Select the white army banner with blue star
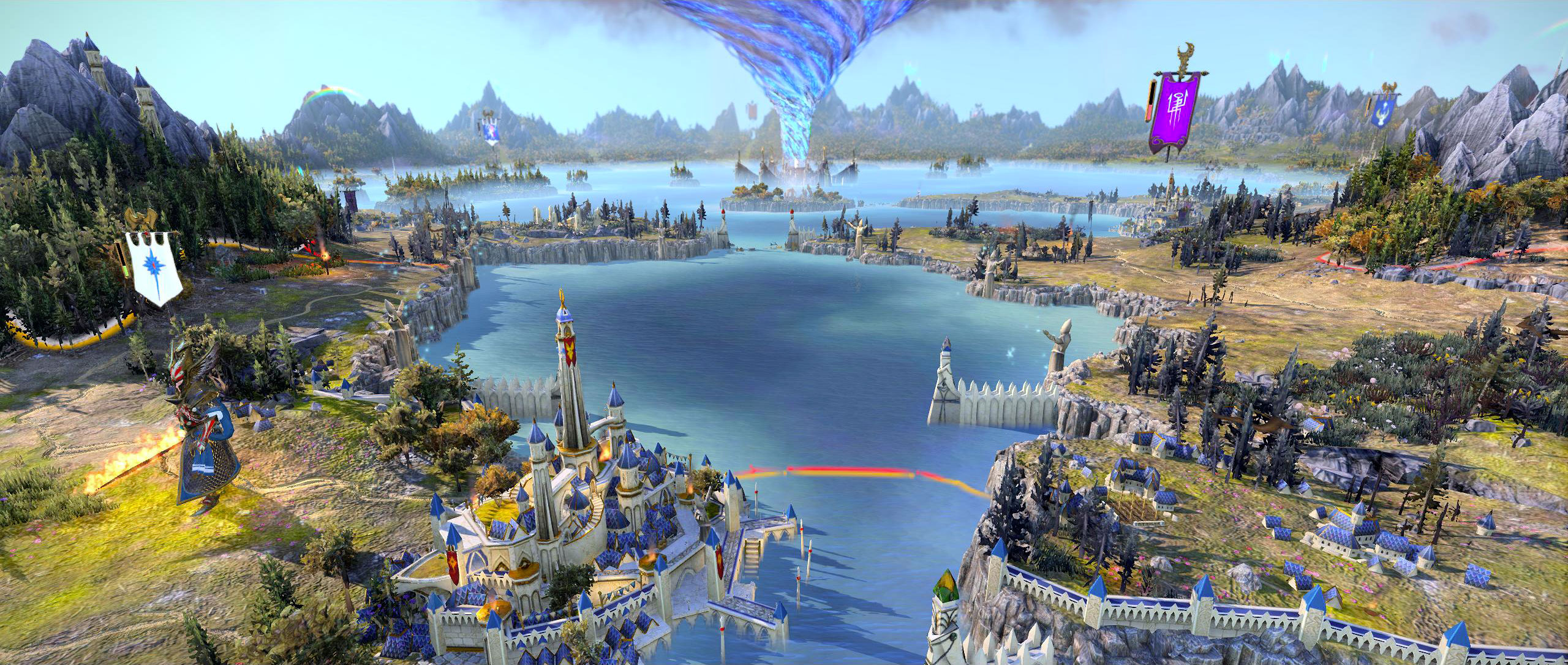This screenshot has width=1568, height=665. (153, 266)
